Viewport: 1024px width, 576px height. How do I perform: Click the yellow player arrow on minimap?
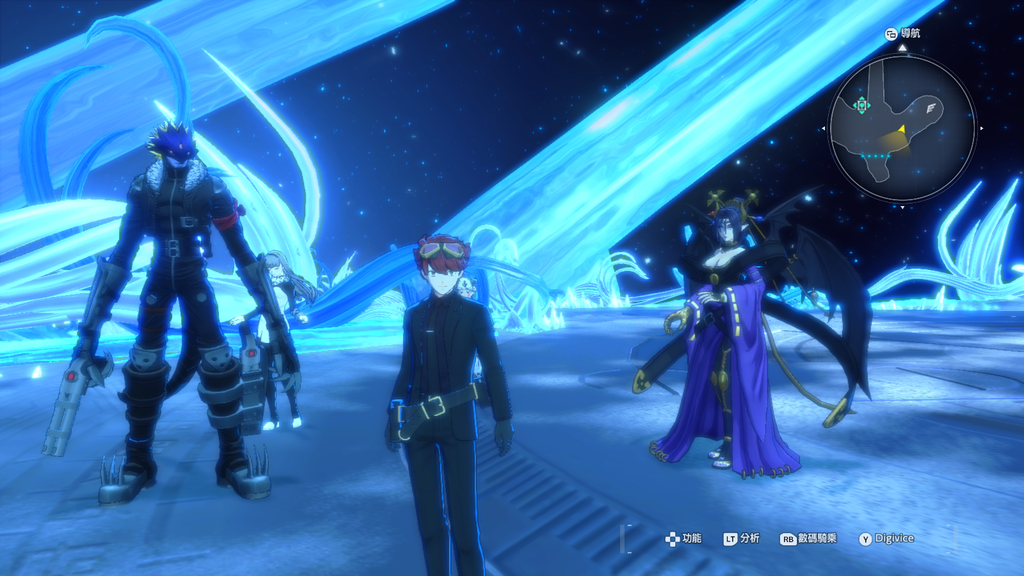pos(901,129)
